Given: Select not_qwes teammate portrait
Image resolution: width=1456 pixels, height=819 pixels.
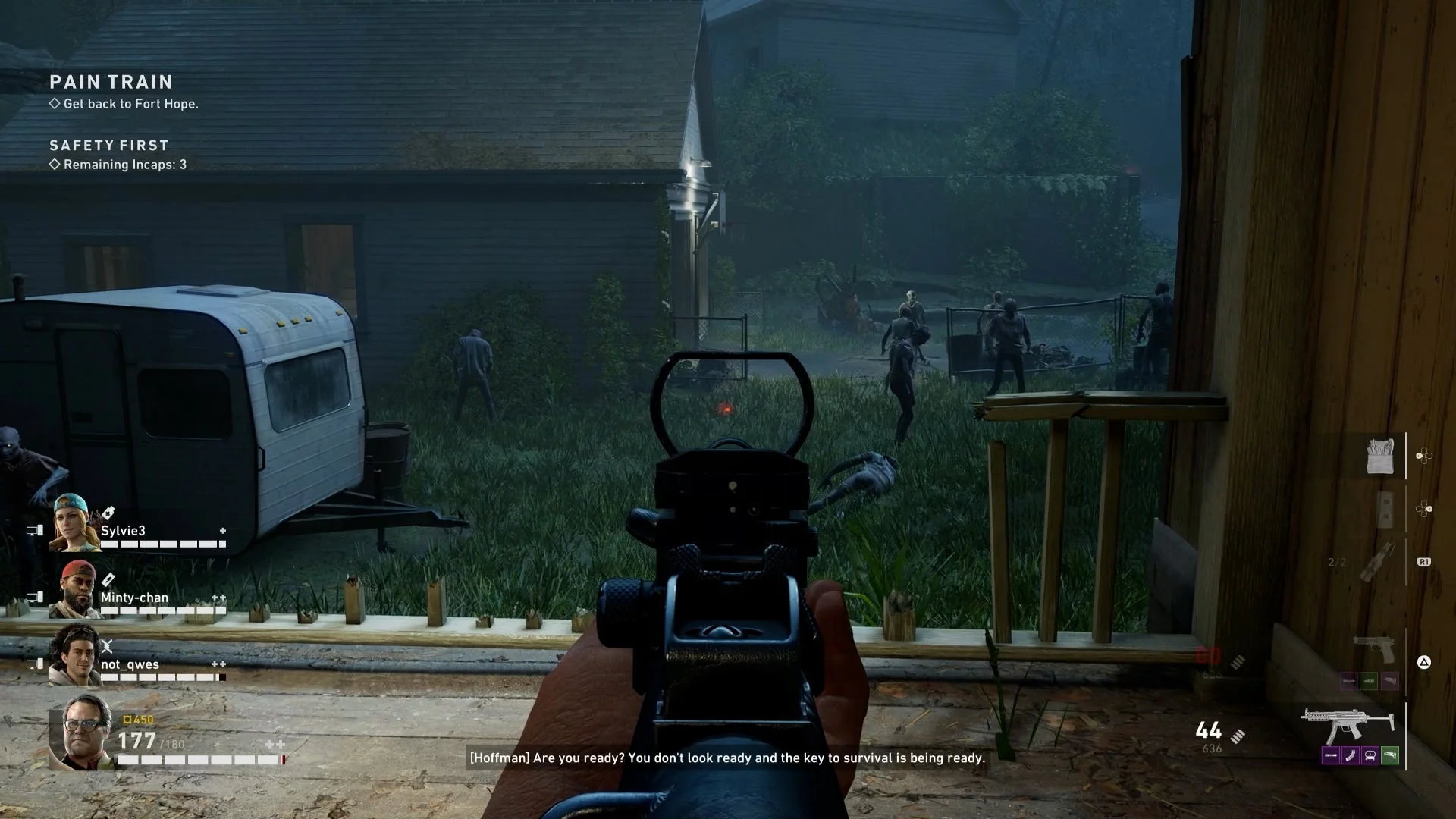Looking at the screenshot, I should 74,656.
